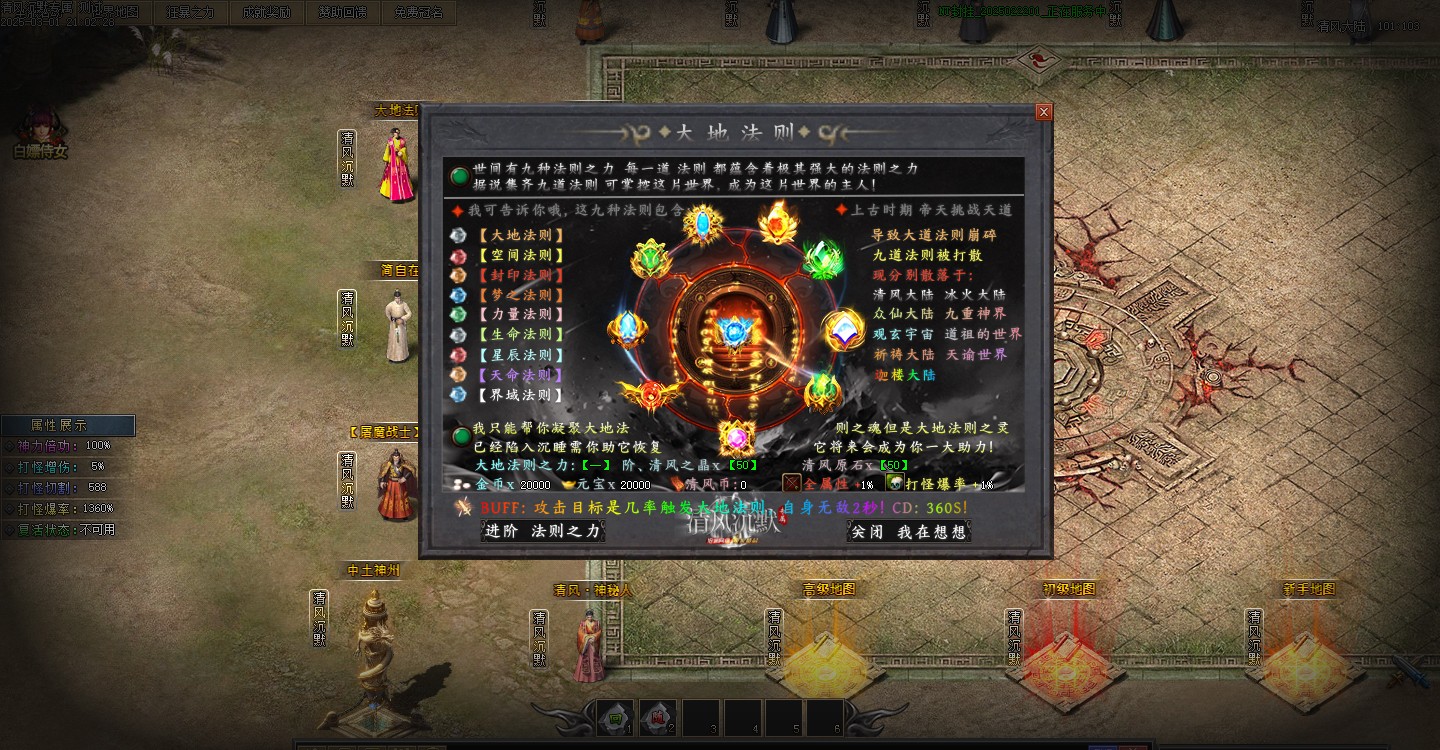
Task: Select the glowing blue orb at circle center
Action: [734, 332]
